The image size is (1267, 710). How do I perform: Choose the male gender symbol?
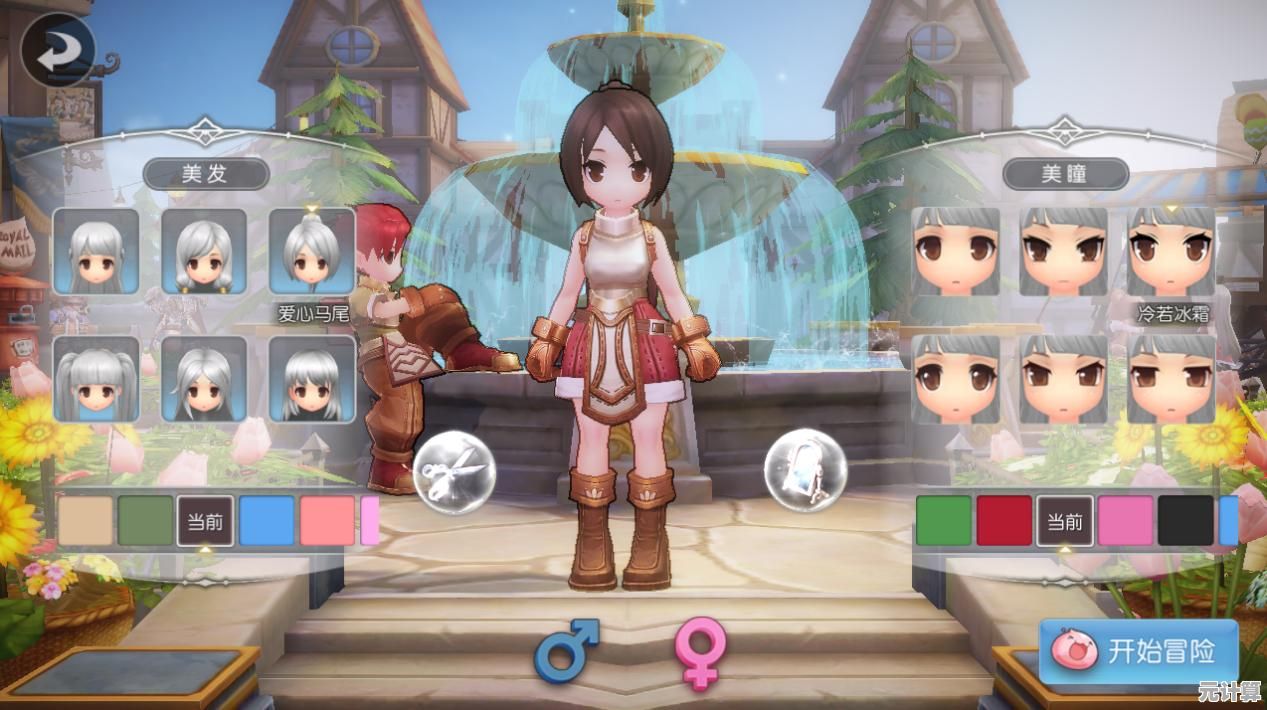point(566,650)
